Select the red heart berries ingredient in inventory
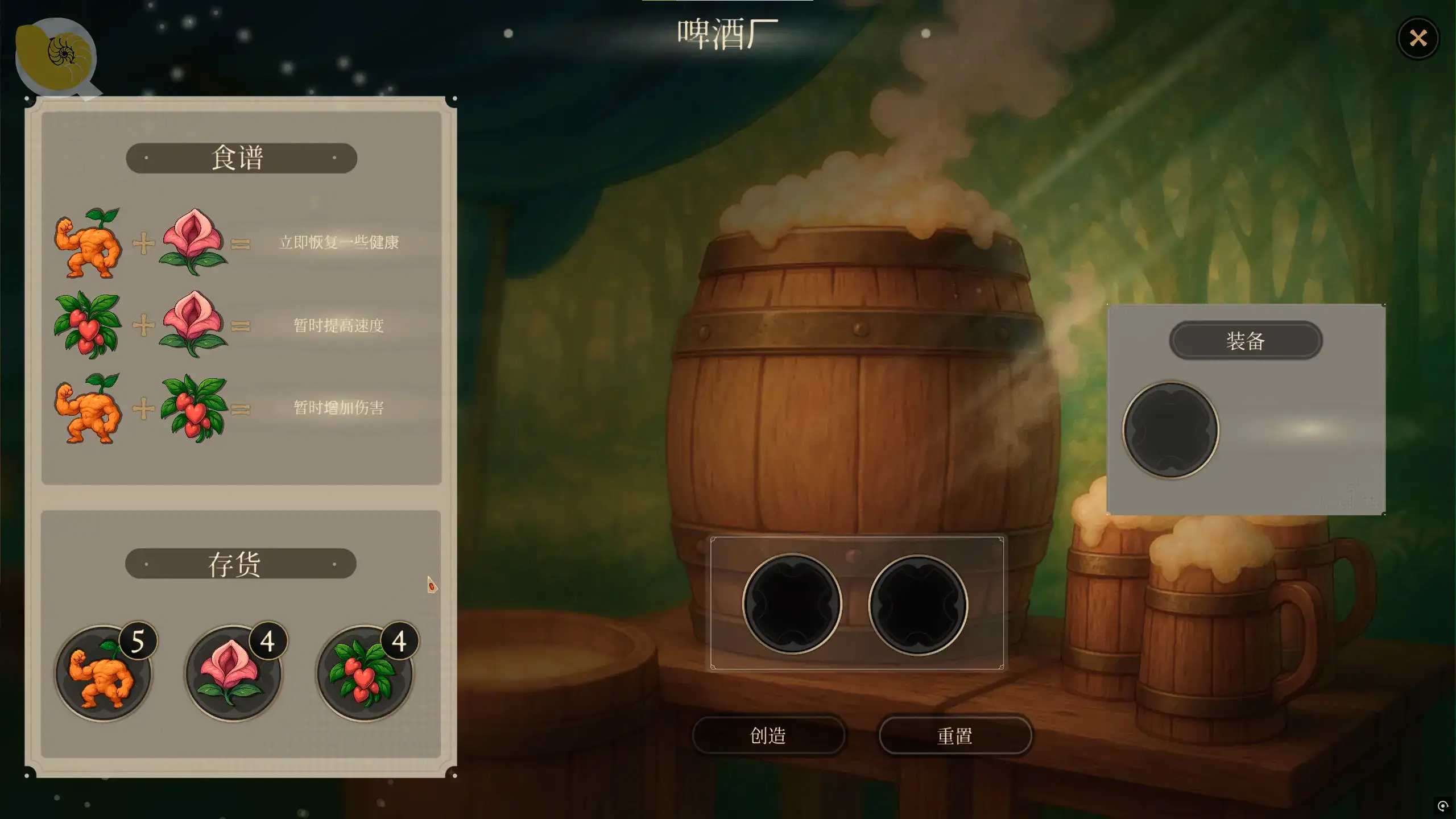Viewport: 1456px width, 819px height. coord(365,673)
